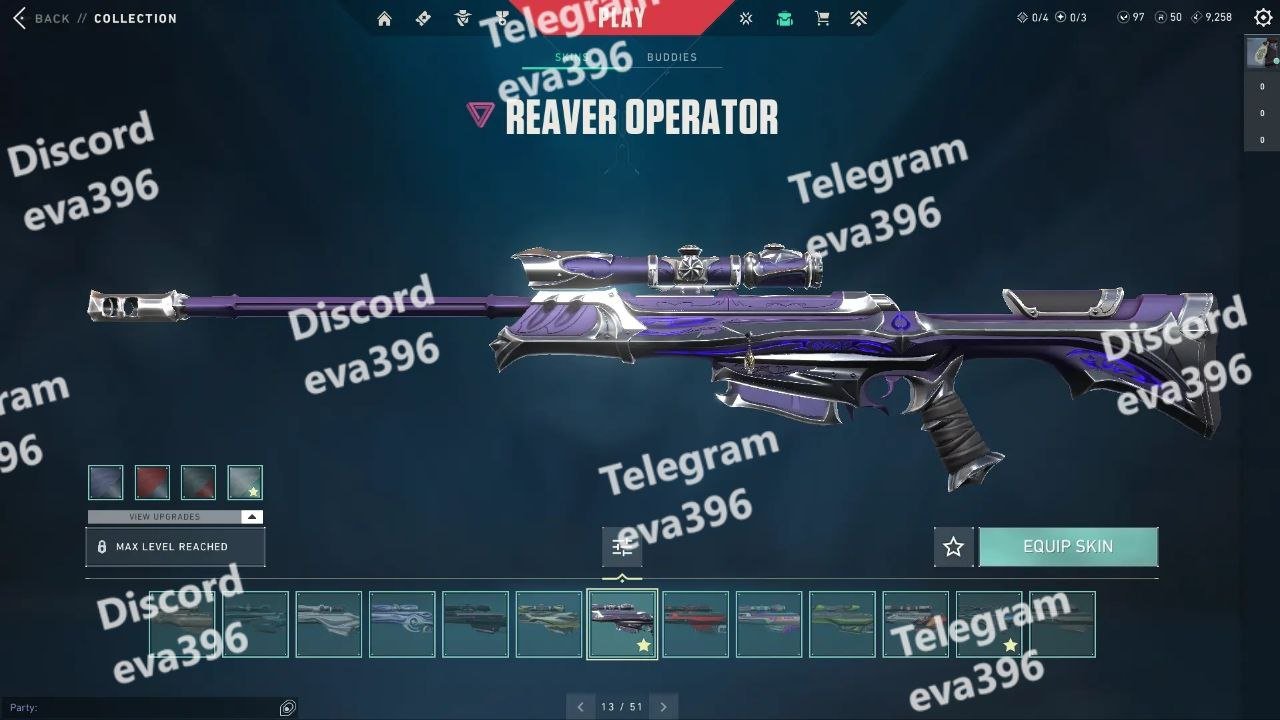Switch to the Buddies tab
Screen dimensions: 1280x720
click(x=672, y=57)
